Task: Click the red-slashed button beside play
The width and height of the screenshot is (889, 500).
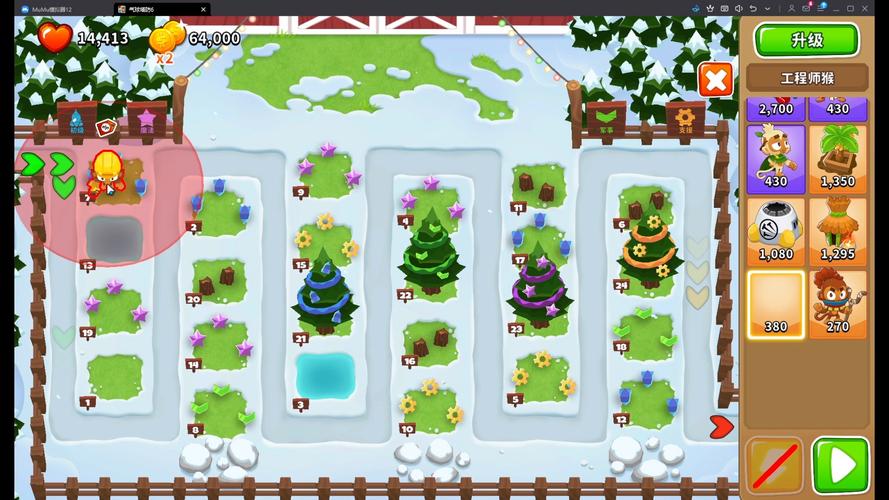Action: point(774,467)
